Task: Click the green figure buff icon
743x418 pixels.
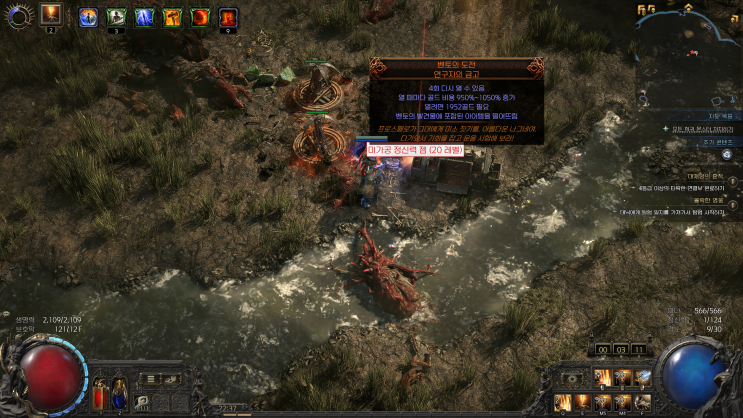Action: (116, 17)
